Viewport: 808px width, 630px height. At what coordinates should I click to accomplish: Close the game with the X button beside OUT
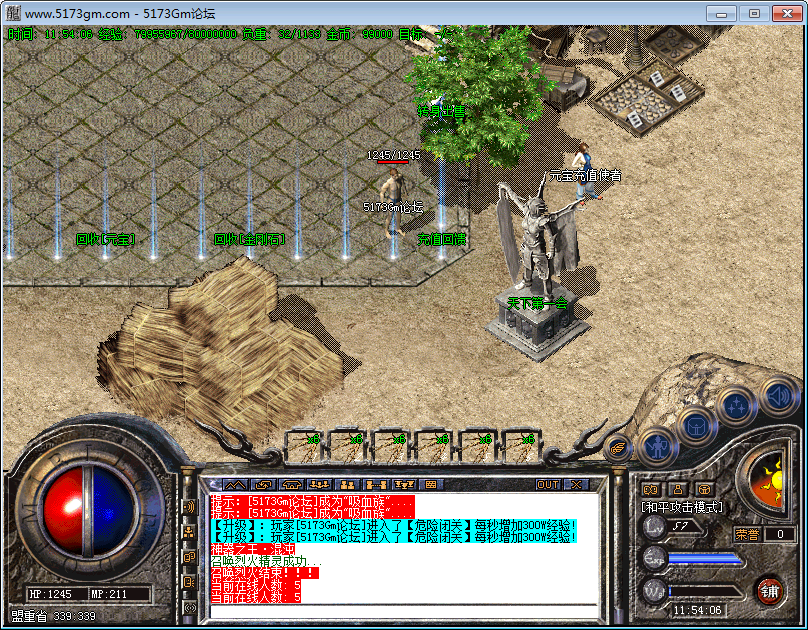(x=577, y=485)
